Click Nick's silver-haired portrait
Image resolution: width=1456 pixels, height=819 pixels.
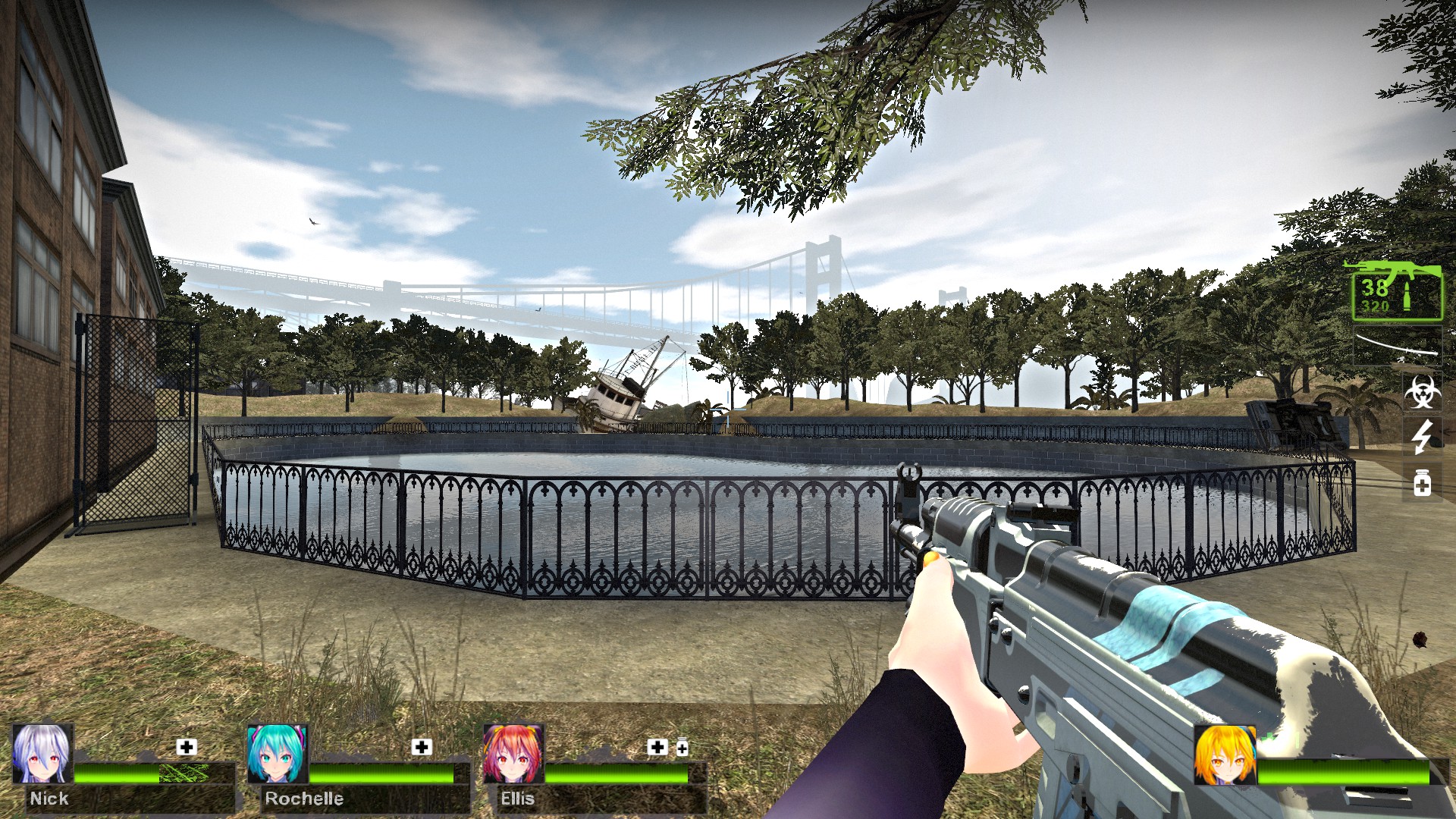42,754
